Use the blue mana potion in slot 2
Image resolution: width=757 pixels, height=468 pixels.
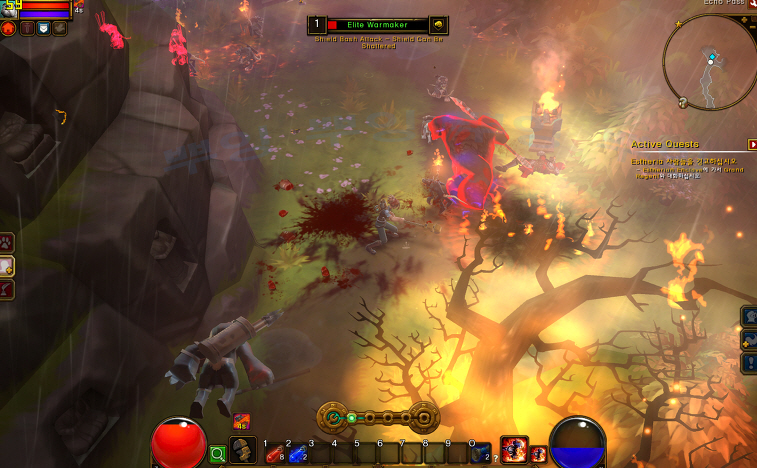[296, 453]
